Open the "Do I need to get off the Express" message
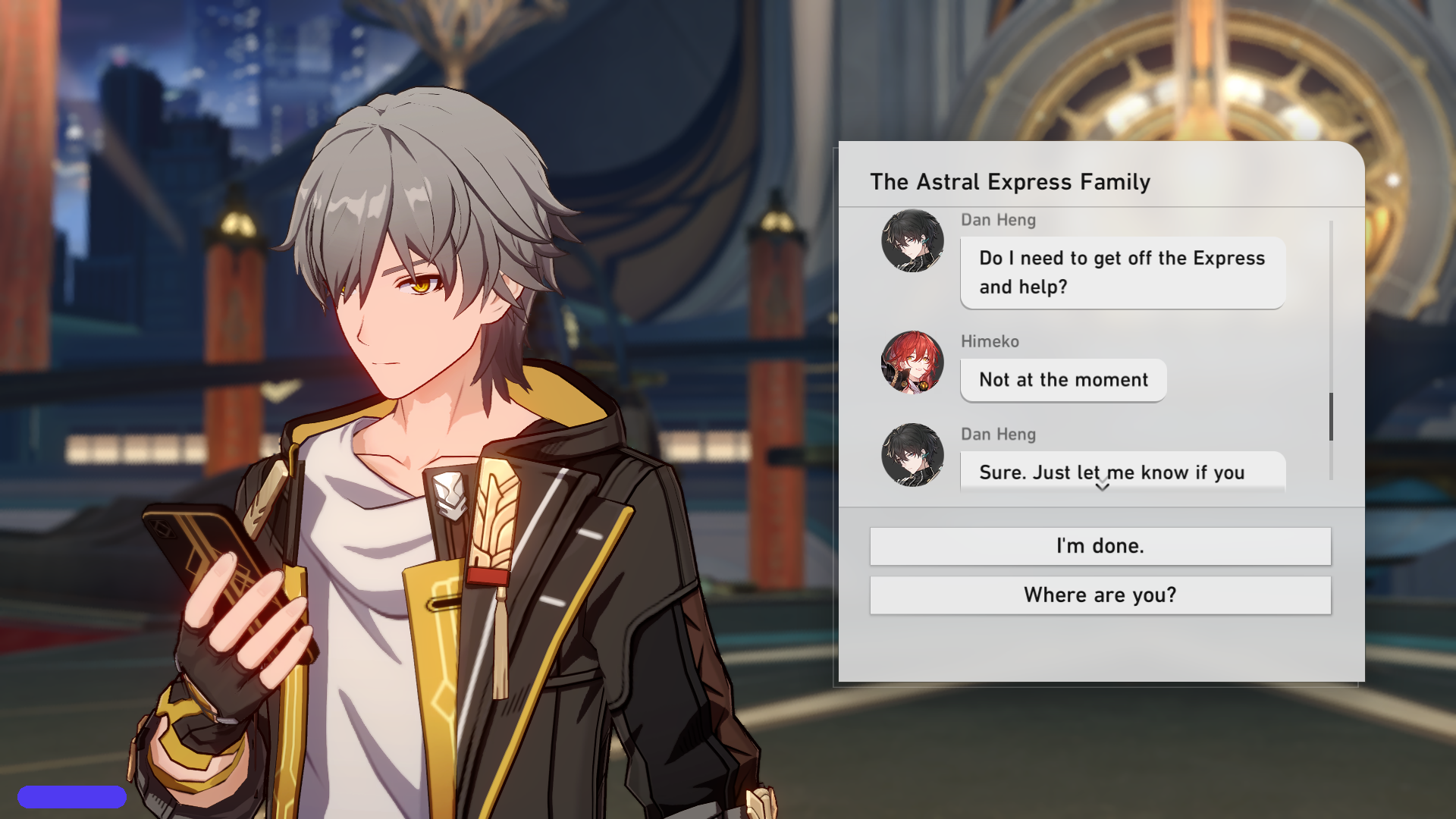This screenshot has height=819, width=1456. click(1122, 272)
